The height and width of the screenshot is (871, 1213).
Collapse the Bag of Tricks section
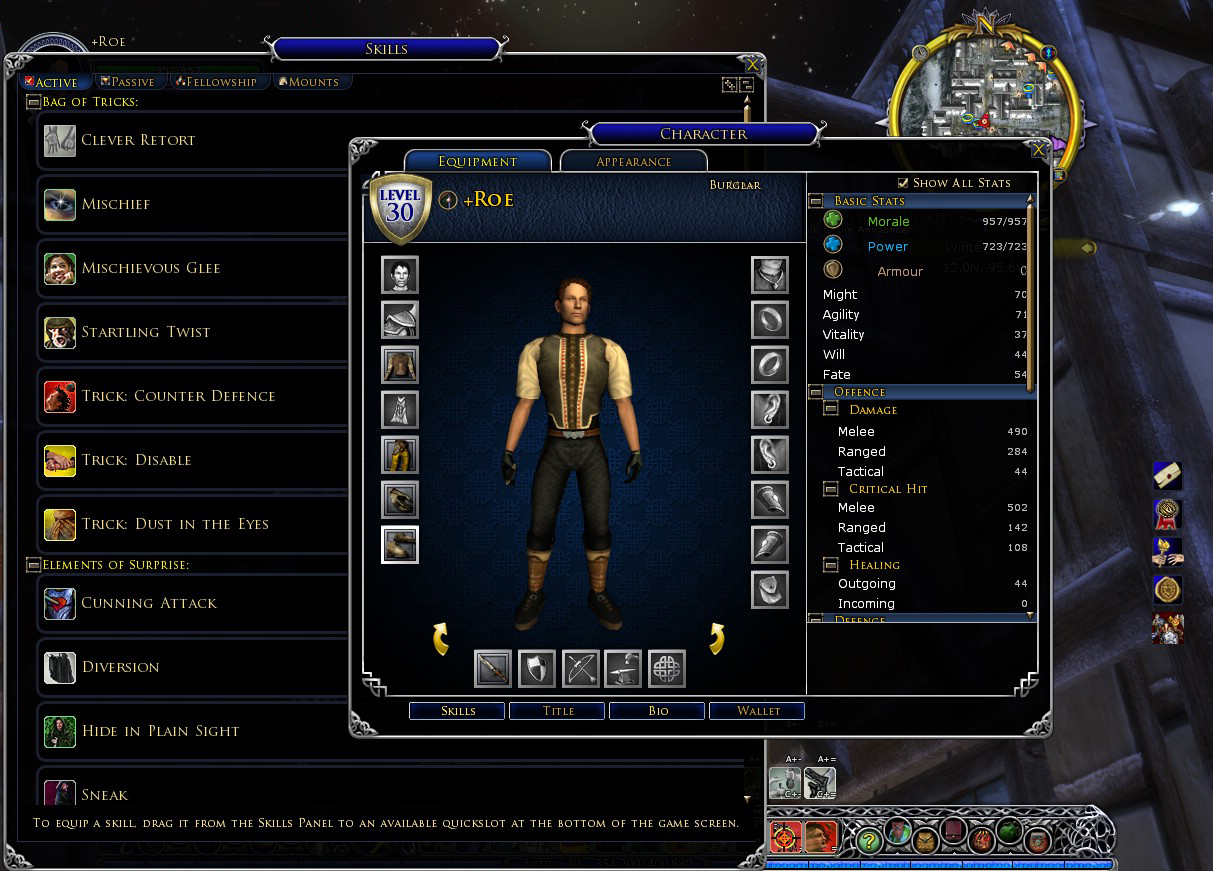[33, 102]
